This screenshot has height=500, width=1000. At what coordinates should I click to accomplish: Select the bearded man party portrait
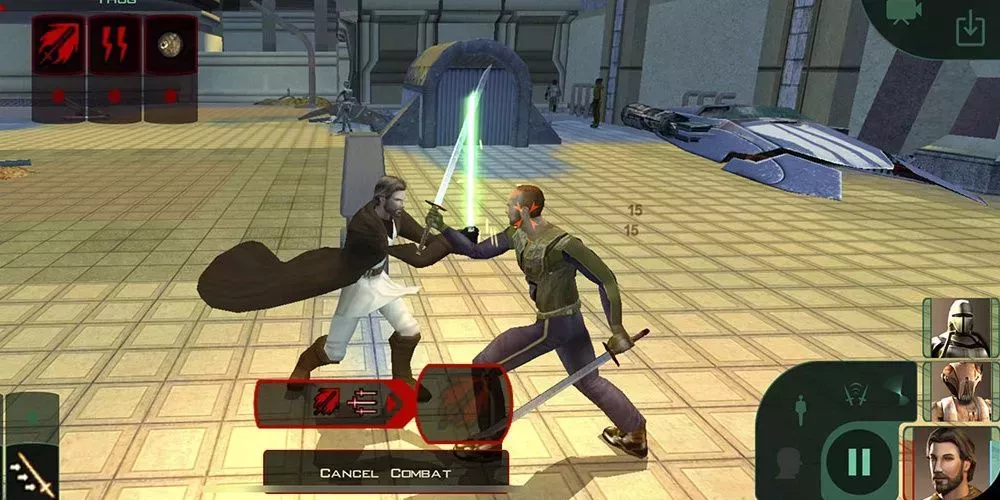click(x=950, y=462)
